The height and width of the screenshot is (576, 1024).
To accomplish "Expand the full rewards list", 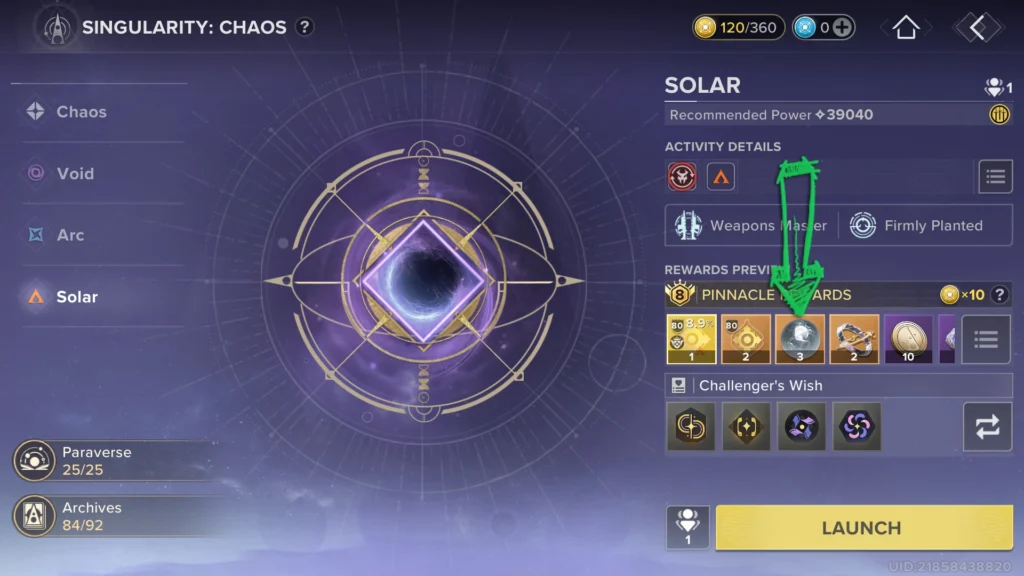I will click(986, 339).
